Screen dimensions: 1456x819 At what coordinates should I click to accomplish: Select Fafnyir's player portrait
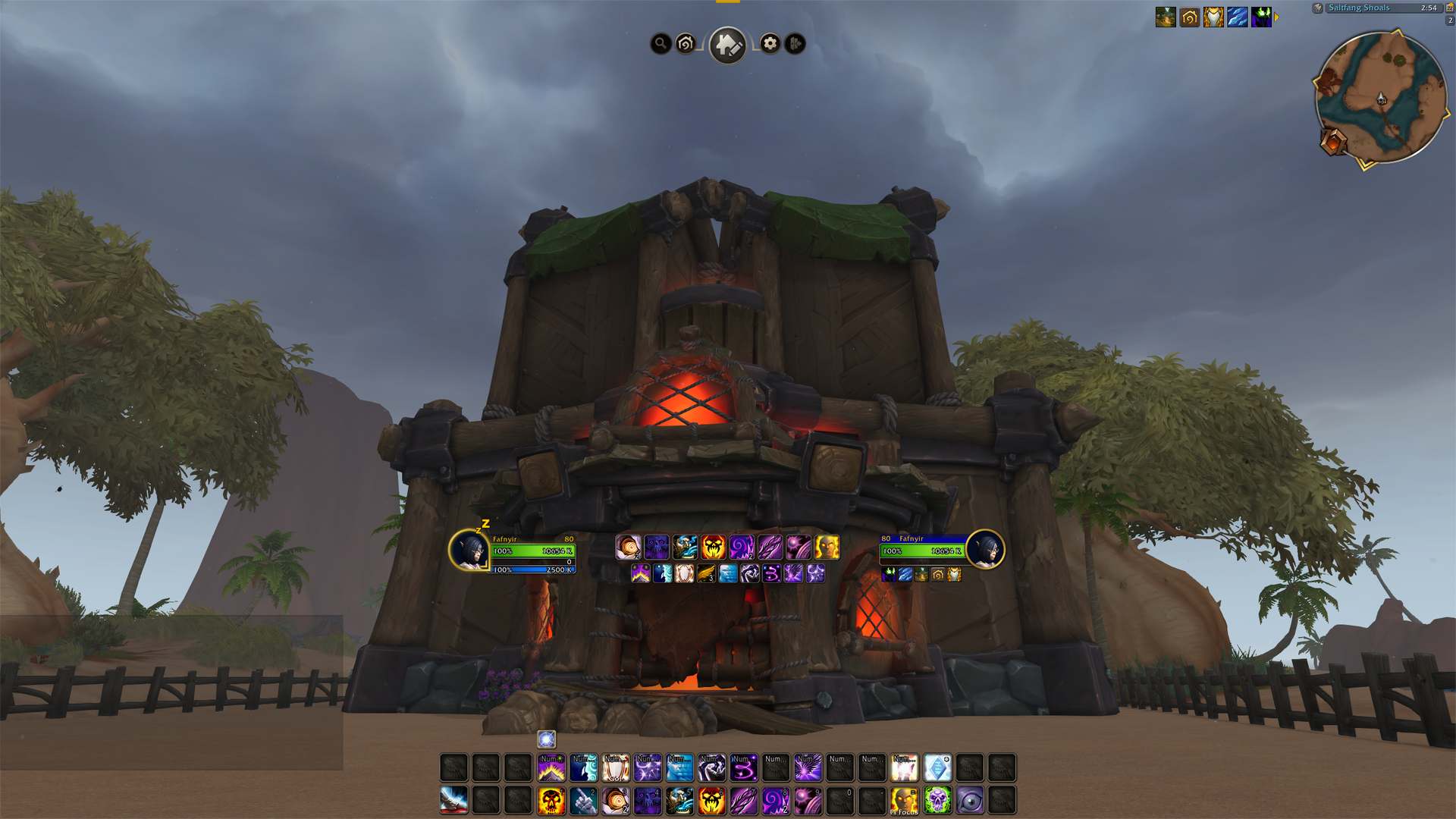(469, 550)
